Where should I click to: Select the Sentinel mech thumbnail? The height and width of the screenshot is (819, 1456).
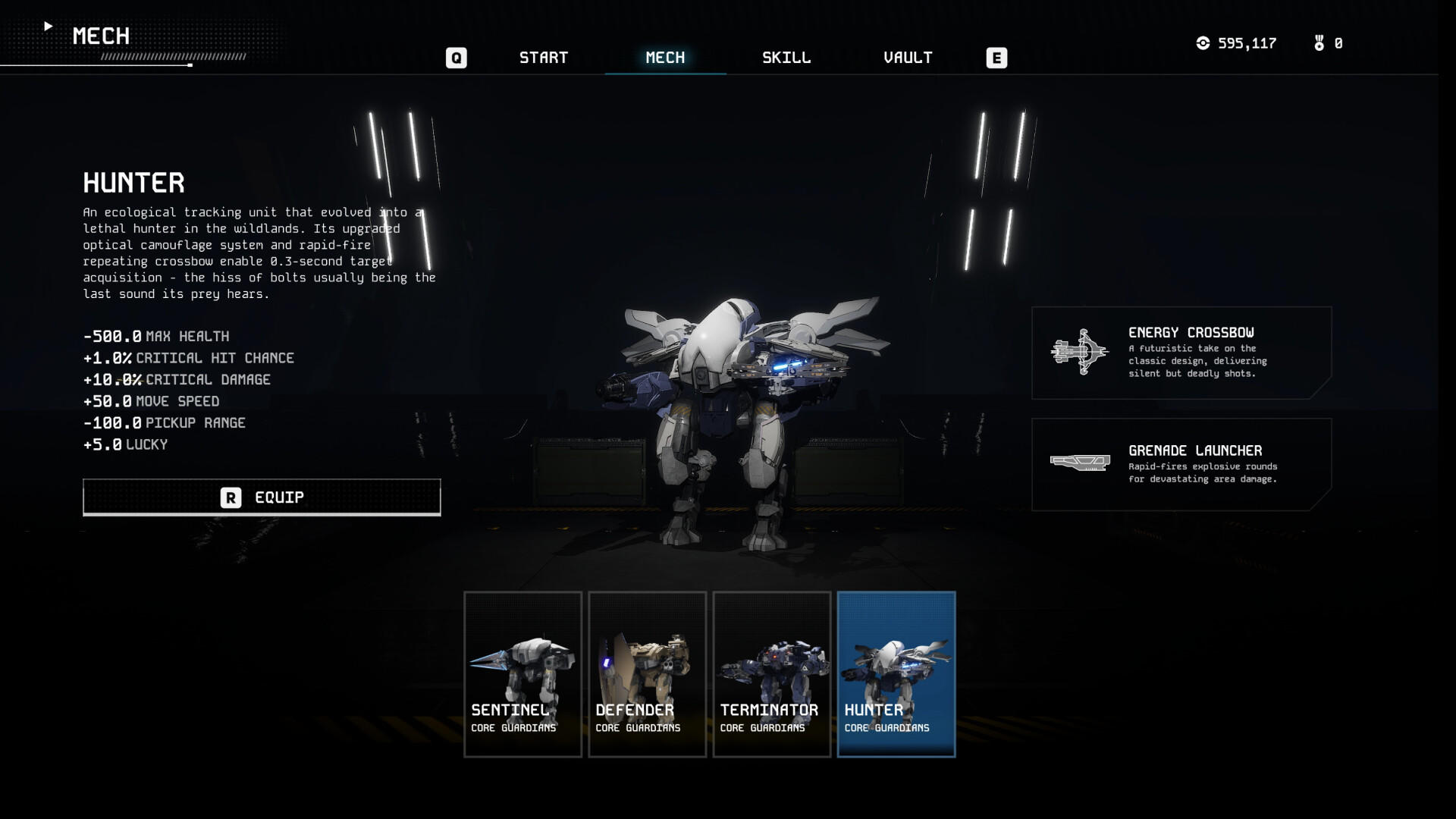(x=522, y=674)
